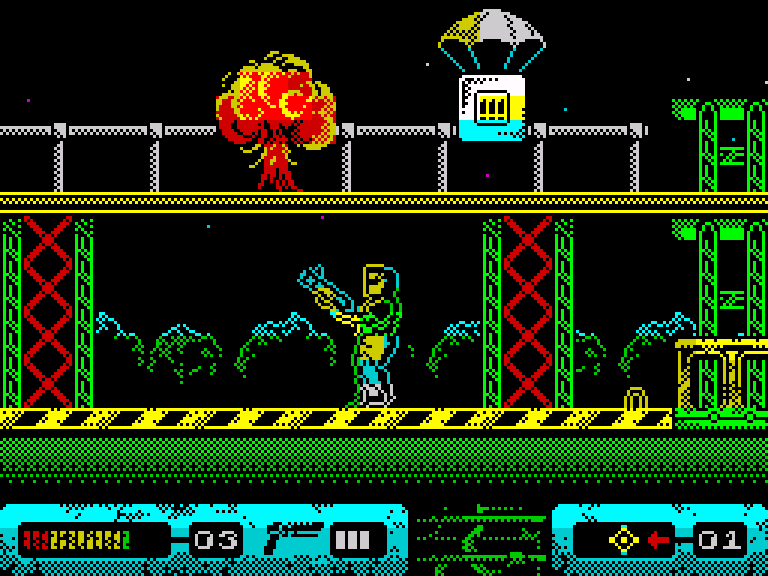Select the pistol weapon icon
The width and height of the screenshot is (768, 576).
[291, 539]
